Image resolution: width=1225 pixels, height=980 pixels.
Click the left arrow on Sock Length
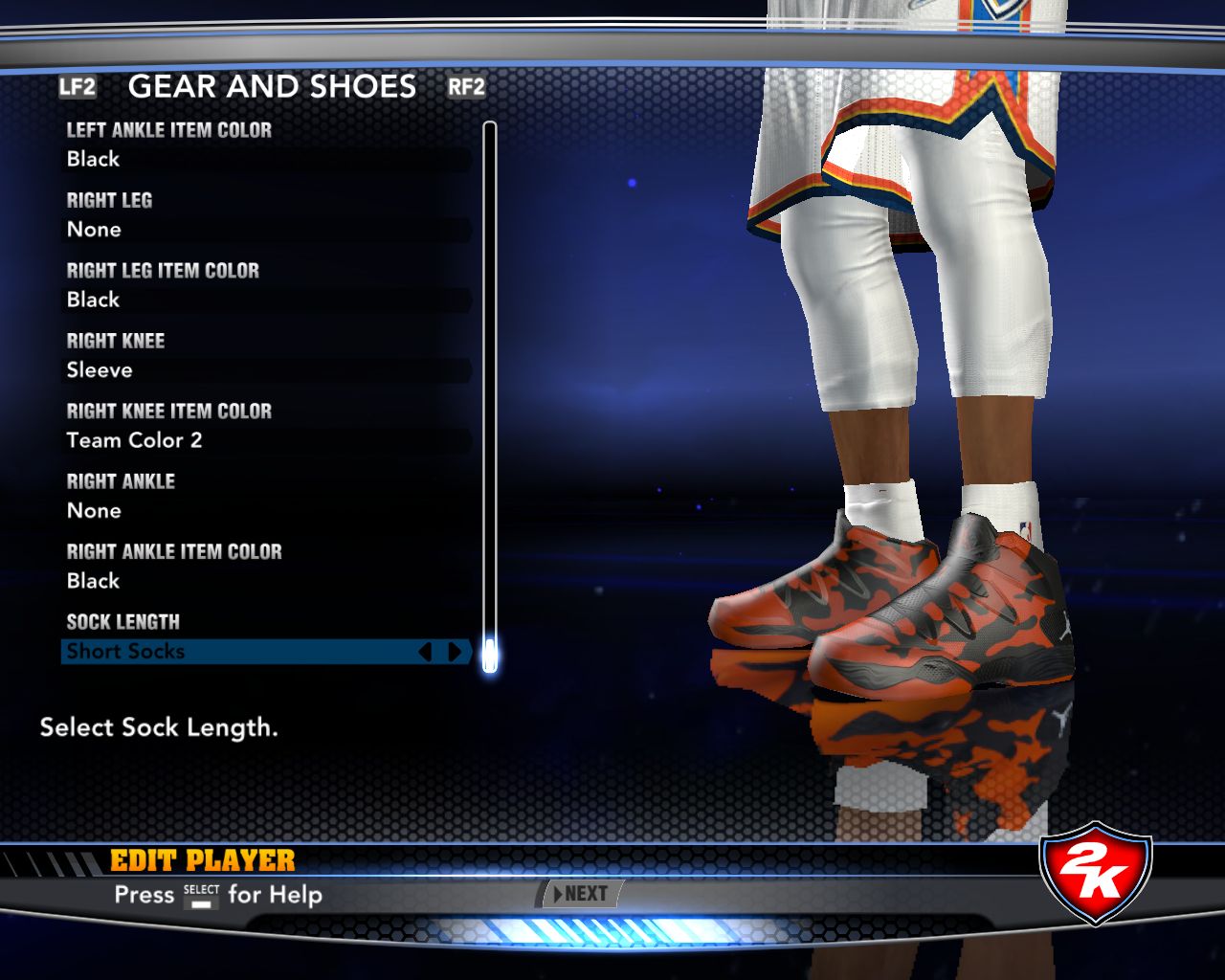[426, 652]
